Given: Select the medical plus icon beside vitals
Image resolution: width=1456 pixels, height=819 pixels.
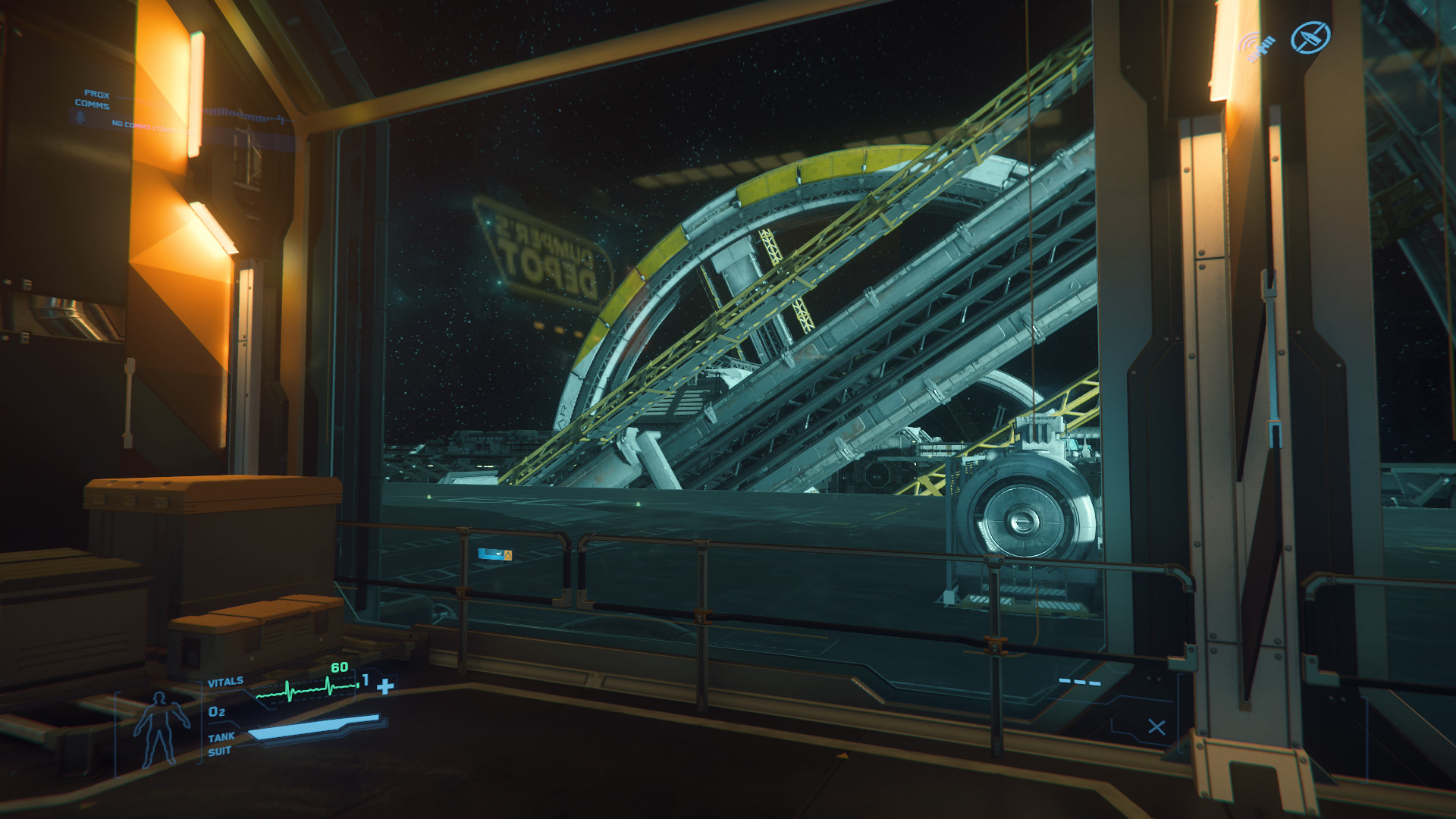Looking at the screenshot, I should coord(386,686).
